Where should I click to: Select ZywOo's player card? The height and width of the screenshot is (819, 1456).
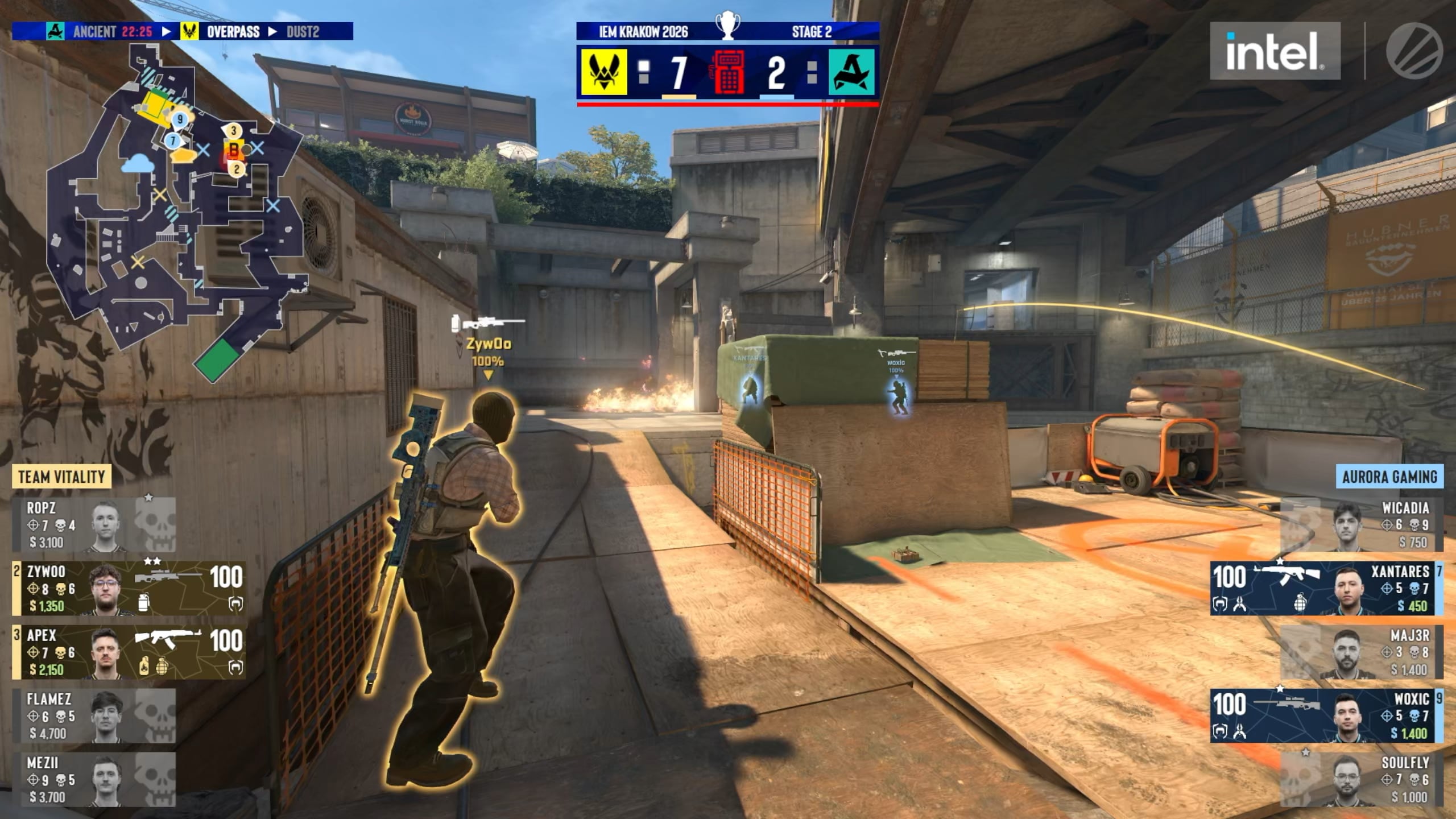130,588
